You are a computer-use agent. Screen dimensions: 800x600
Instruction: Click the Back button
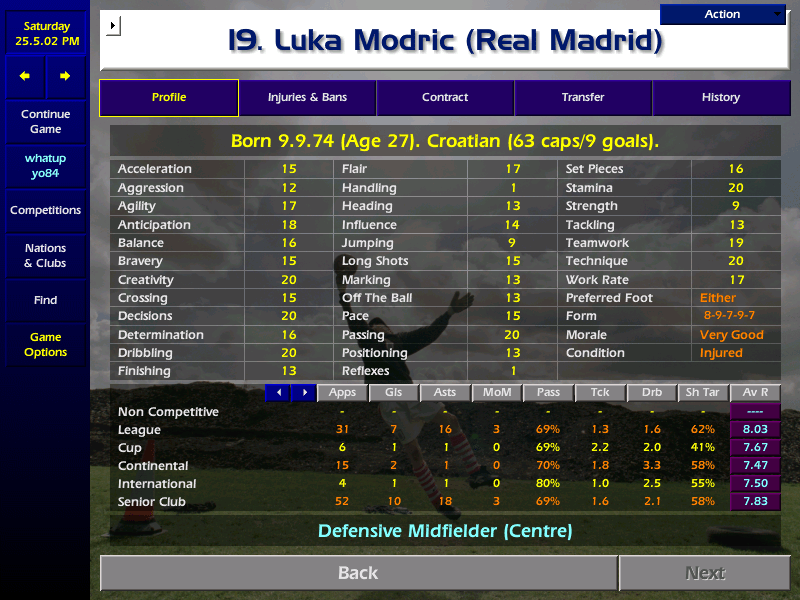(358, 573)
